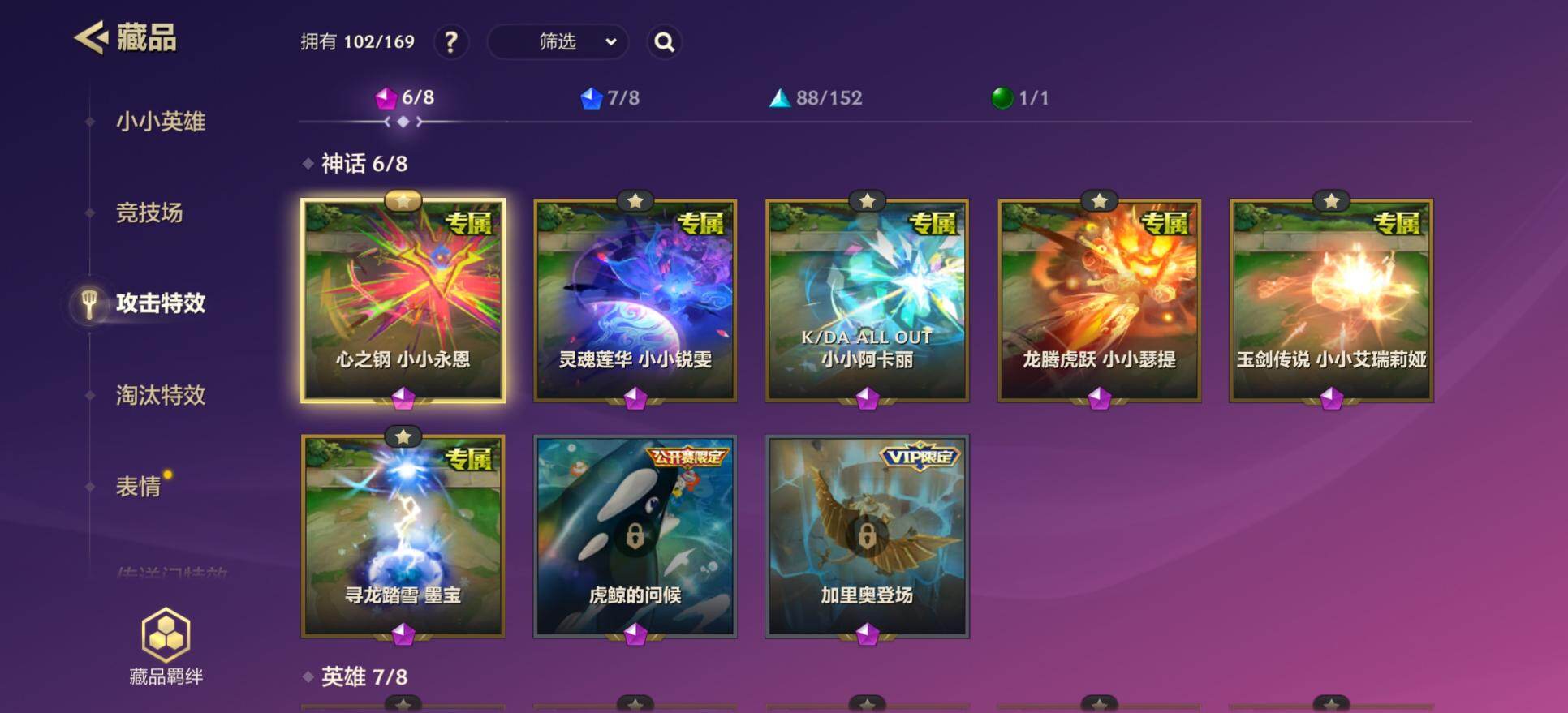The image size is (1568, 713).
Task: Click the magnifying glass search button
Action: point(664,42)
